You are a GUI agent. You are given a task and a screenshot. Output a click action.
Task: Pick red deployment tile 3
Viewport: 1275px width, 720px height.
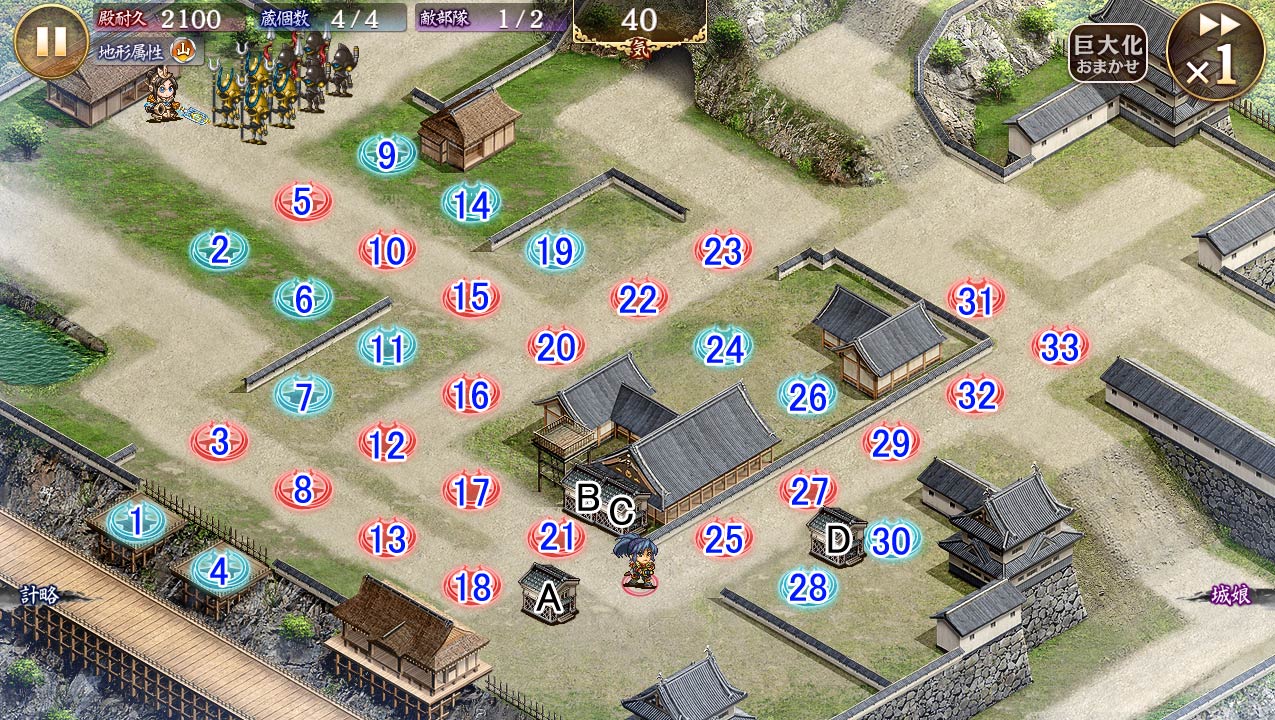click(x=219, y=441)
